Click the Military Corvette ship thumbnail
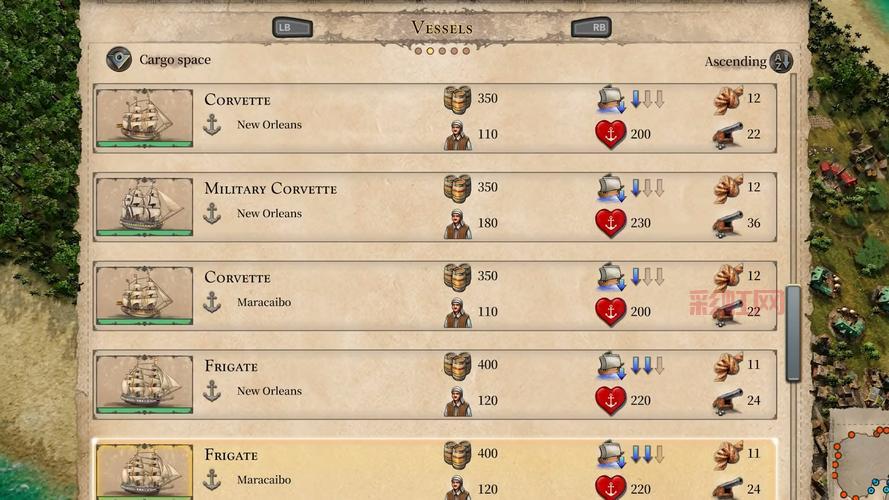Viewport: 889px width, 500px height. (x=144, y=206)
